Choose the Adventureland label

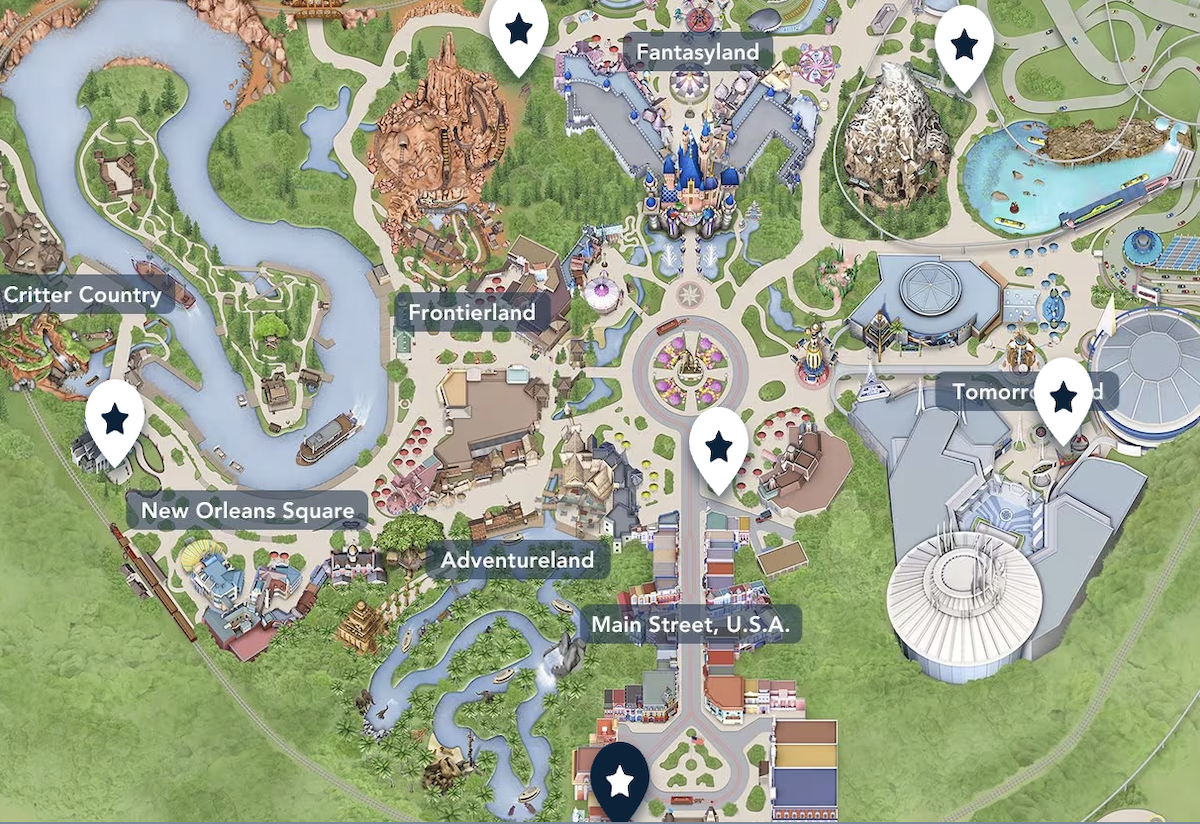tap(517, 560)
